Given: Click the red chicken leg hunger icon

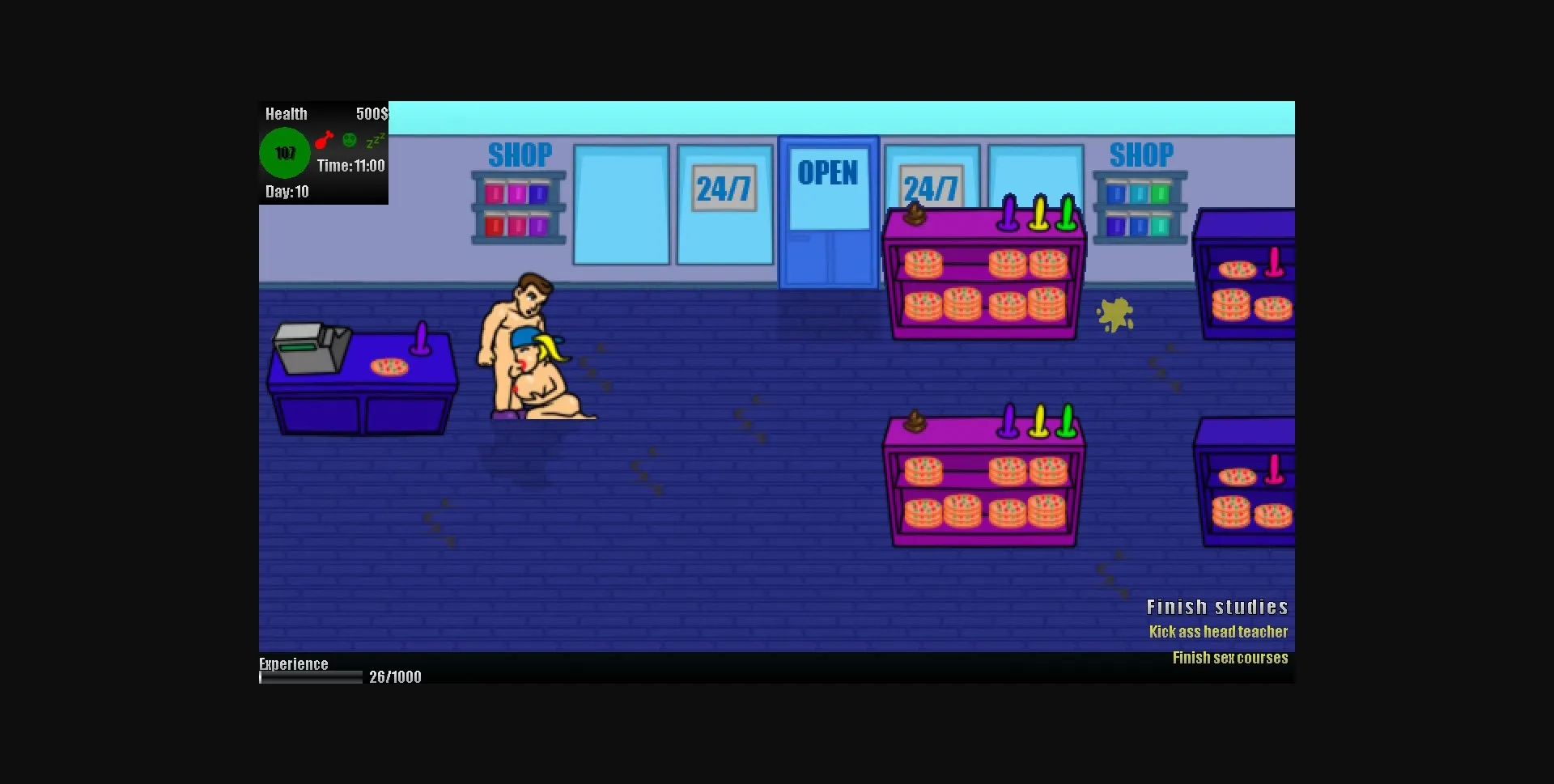Looking at the screenshot, I should [x=324, y=141].
